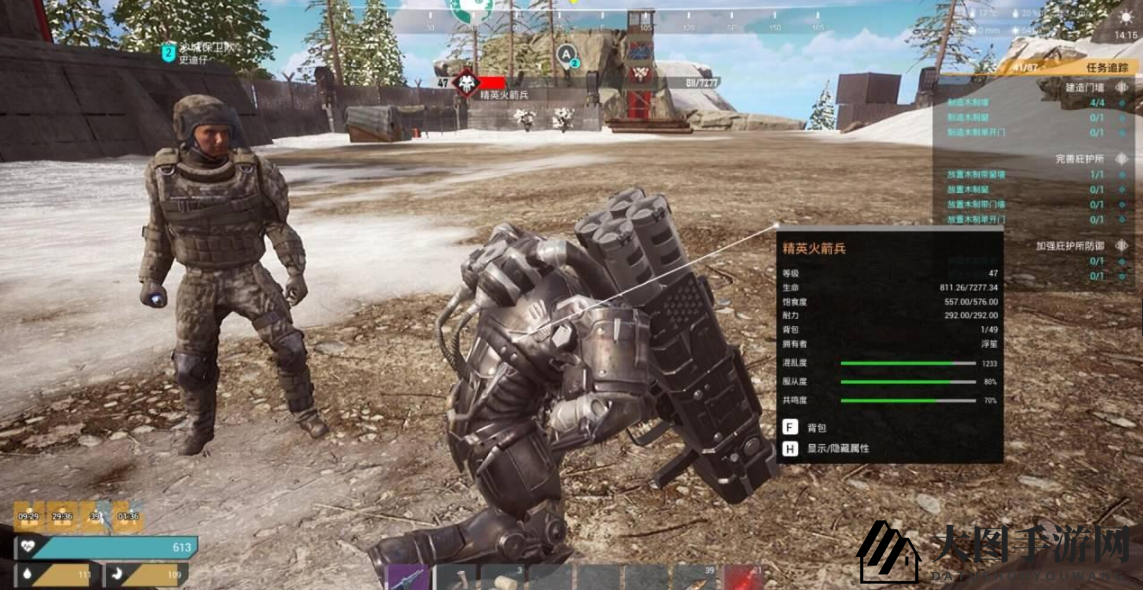Click the buff icon with 09:29 timer
Viewport: 1143px width, 590px height.
point(28,516)
